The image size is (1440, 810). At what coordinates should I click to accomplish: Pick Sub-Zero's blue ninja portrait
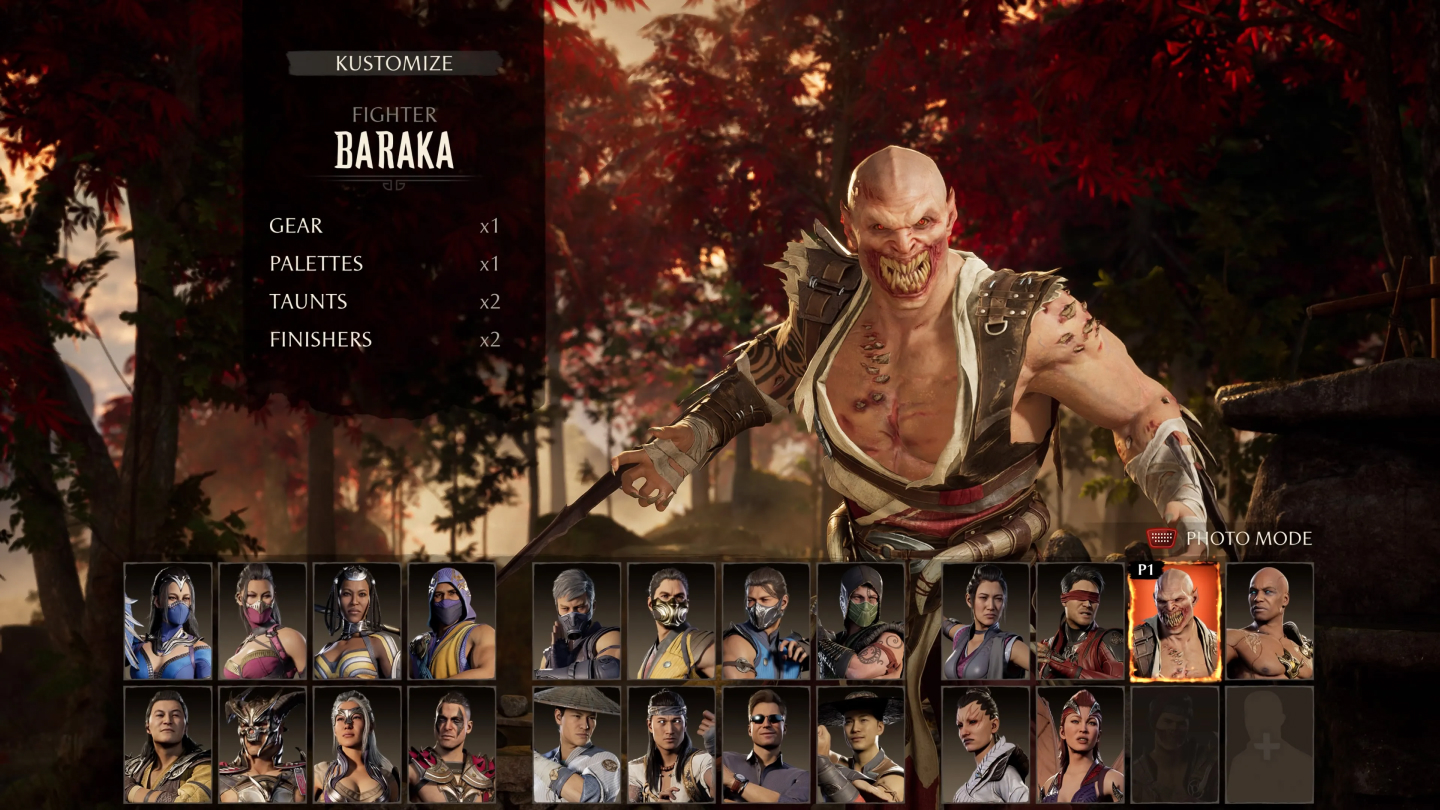coord(765,621)
